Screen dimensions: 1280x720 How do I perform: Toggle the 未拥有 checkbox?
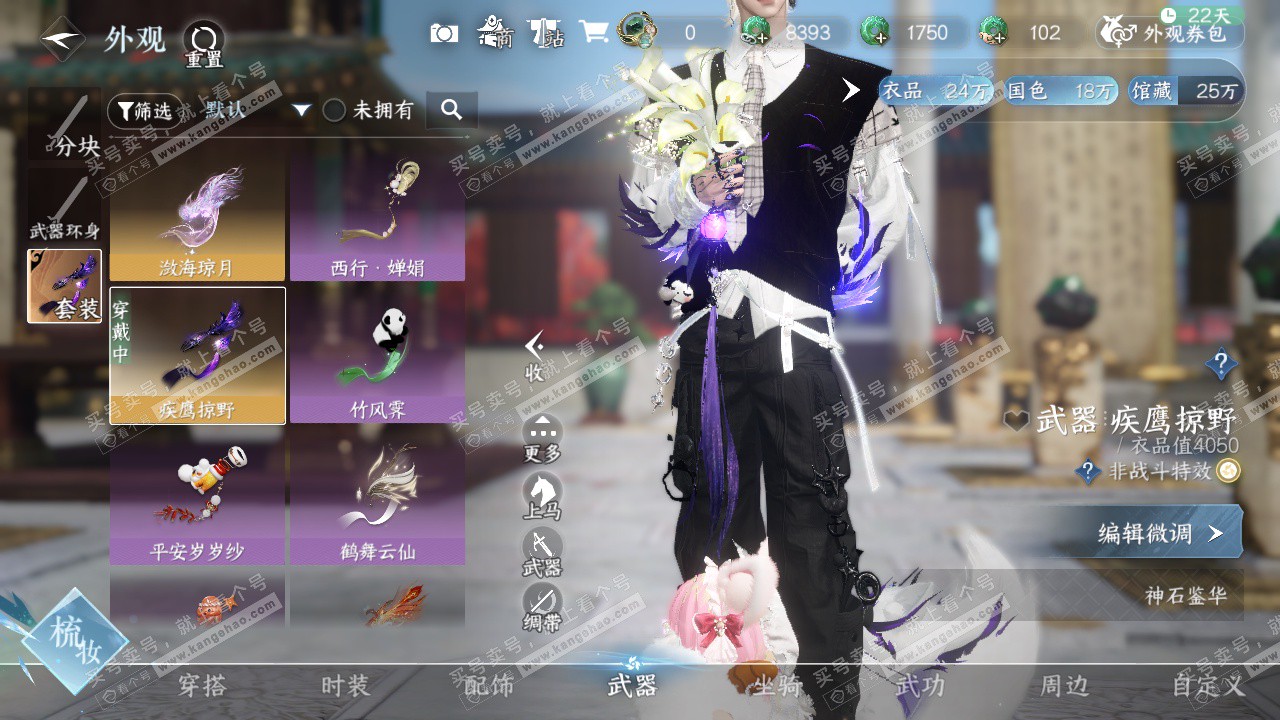[x=334, y=110]
